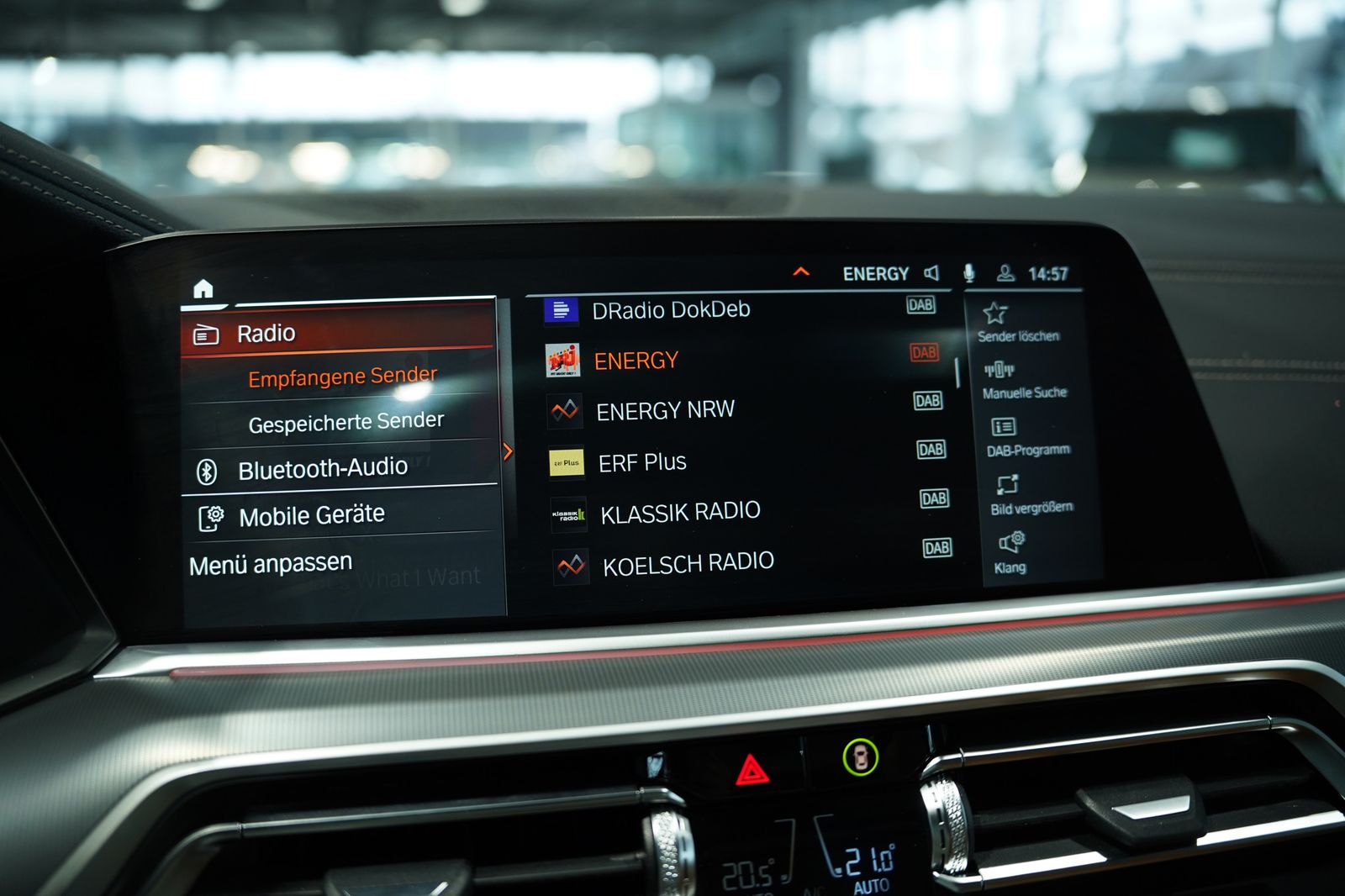Open Gespeicherte Sender list

pos(345,422)
